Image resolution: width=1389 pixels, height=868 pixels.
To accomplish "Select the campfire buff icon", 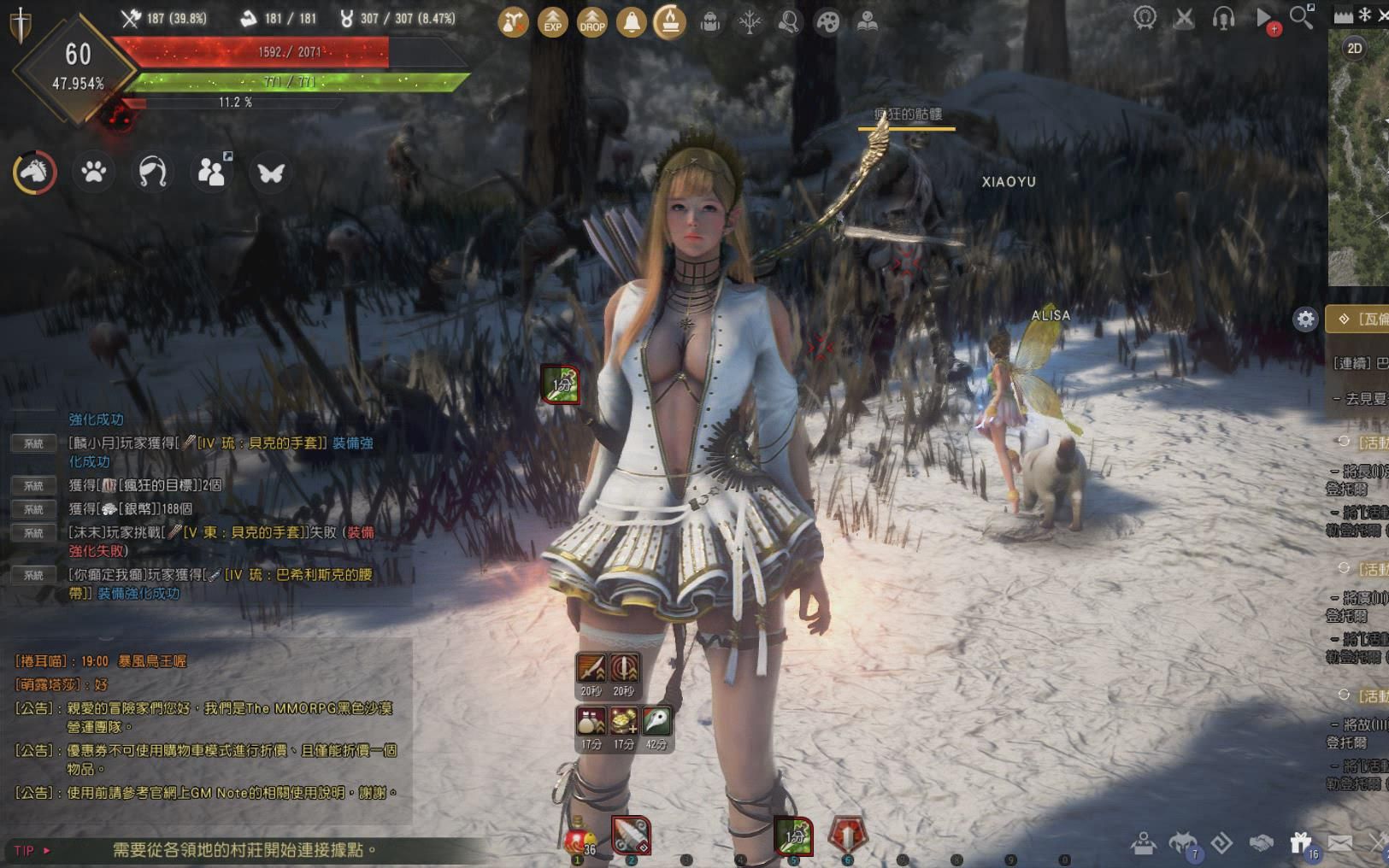I will (x=670, y=21).
